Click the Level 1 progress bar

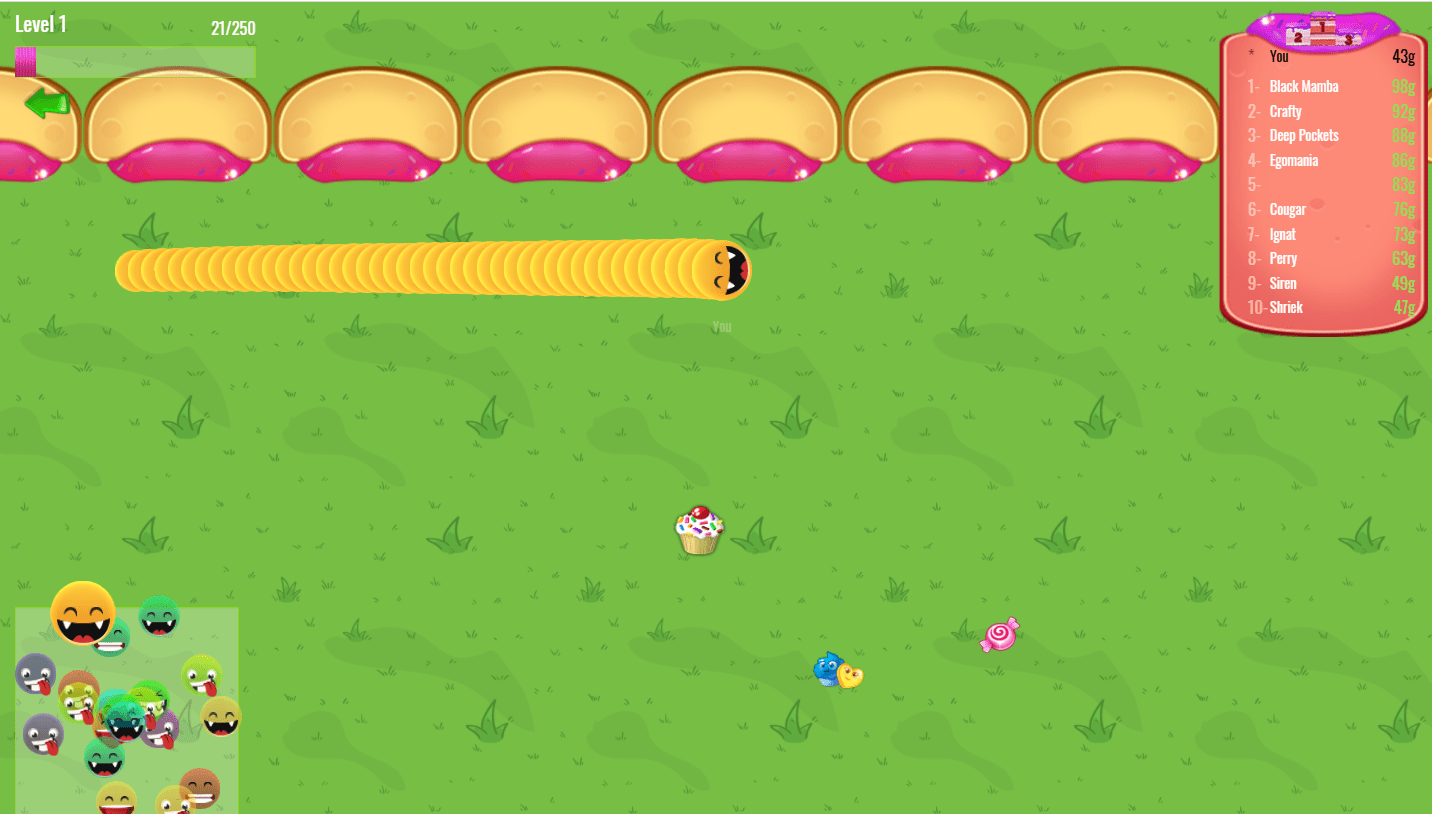coord(135,61)
